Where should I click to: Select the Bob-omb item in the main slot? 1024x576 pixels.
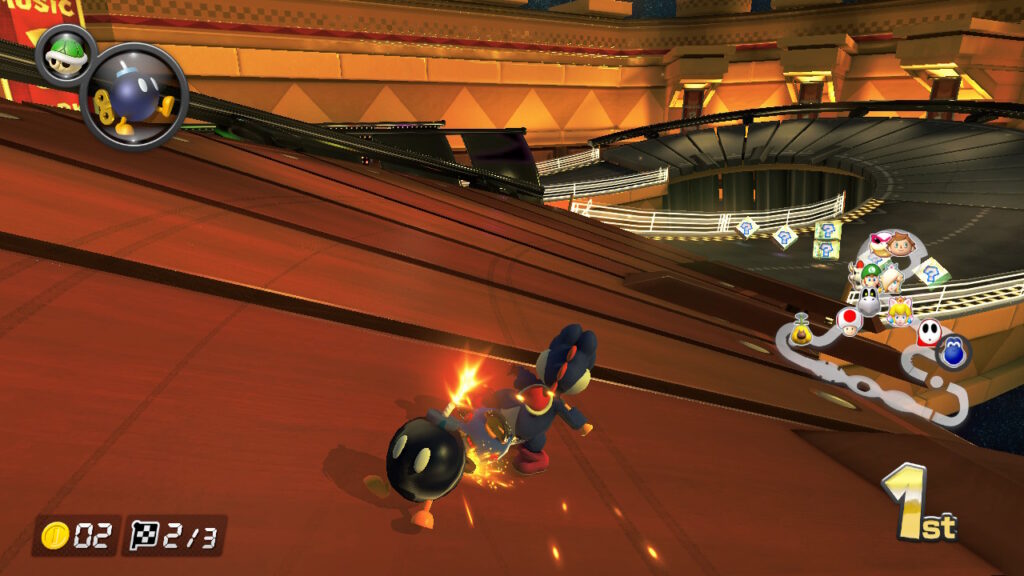[134, 96]
